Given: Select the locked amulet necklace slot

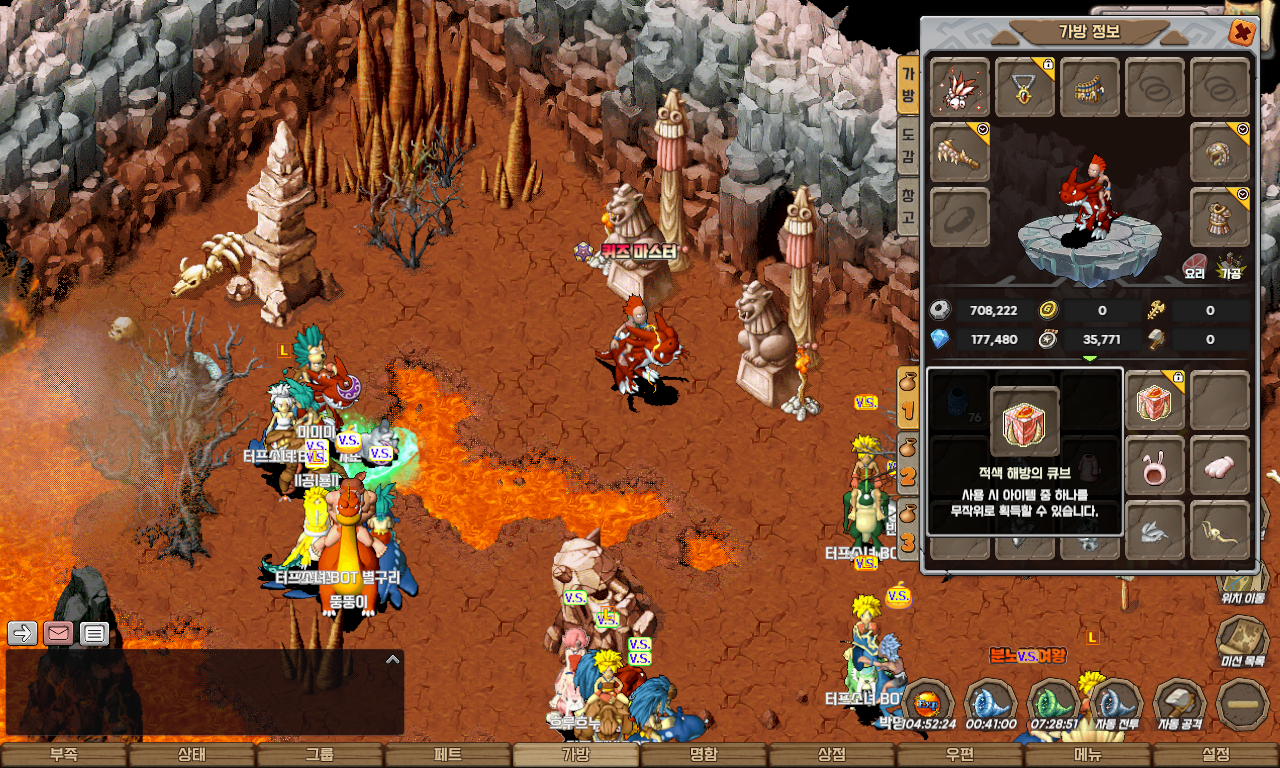Looking at the screenshot, I should tap(1025, 88).
